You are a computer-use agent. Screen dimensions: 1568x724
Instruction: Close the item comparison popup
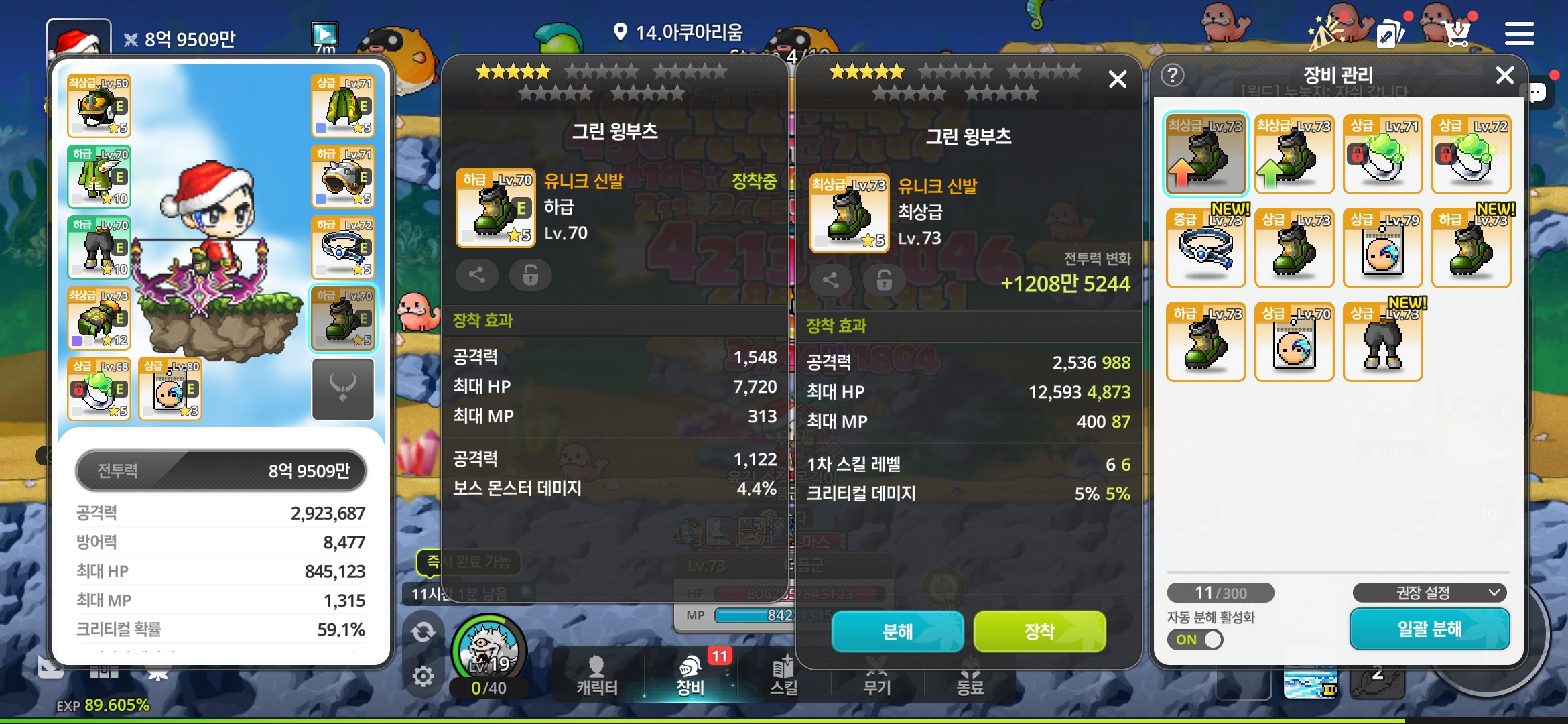[x=1117, y=80]
